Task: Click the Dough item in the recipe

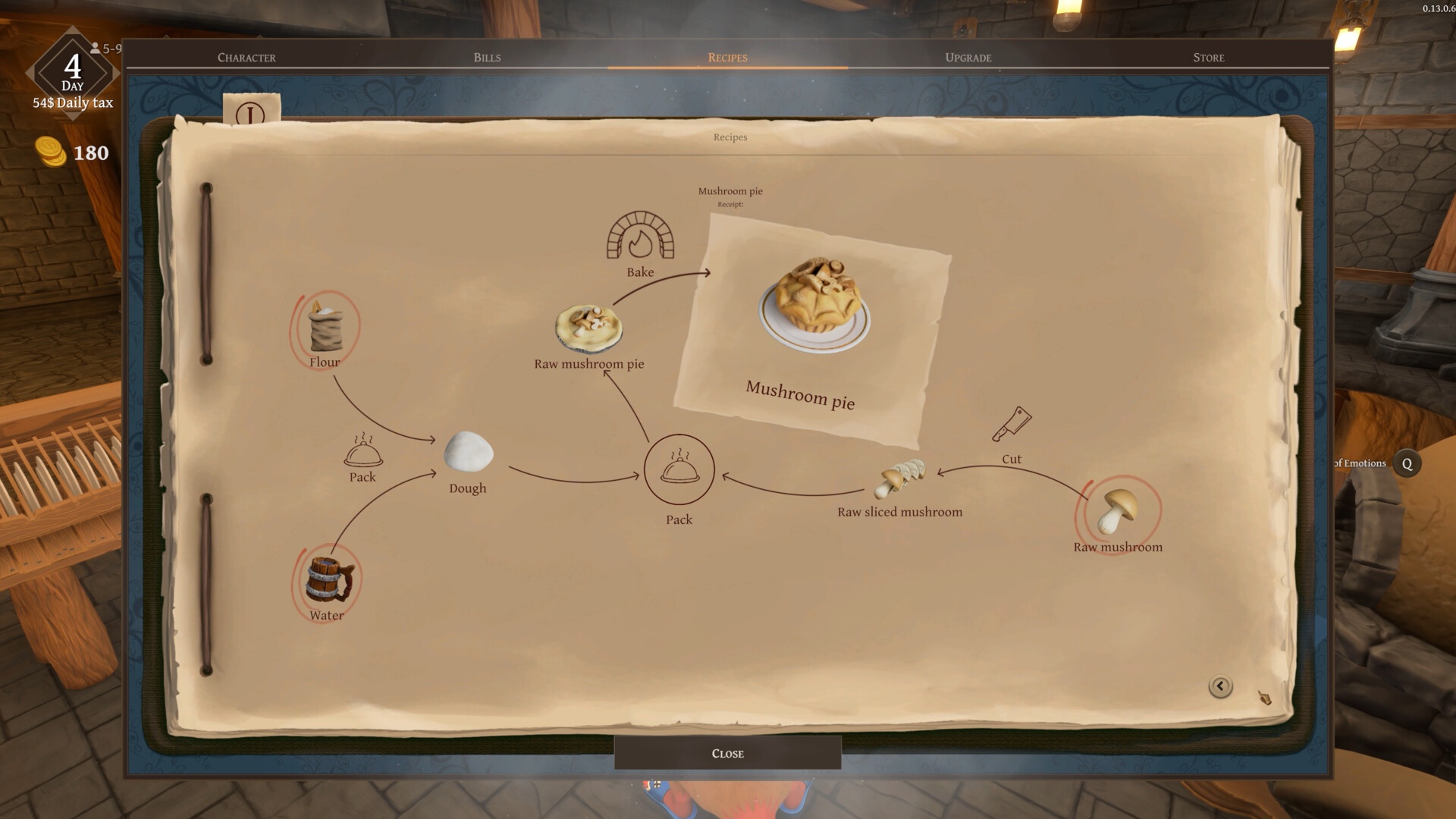Action: pos(468,452)
